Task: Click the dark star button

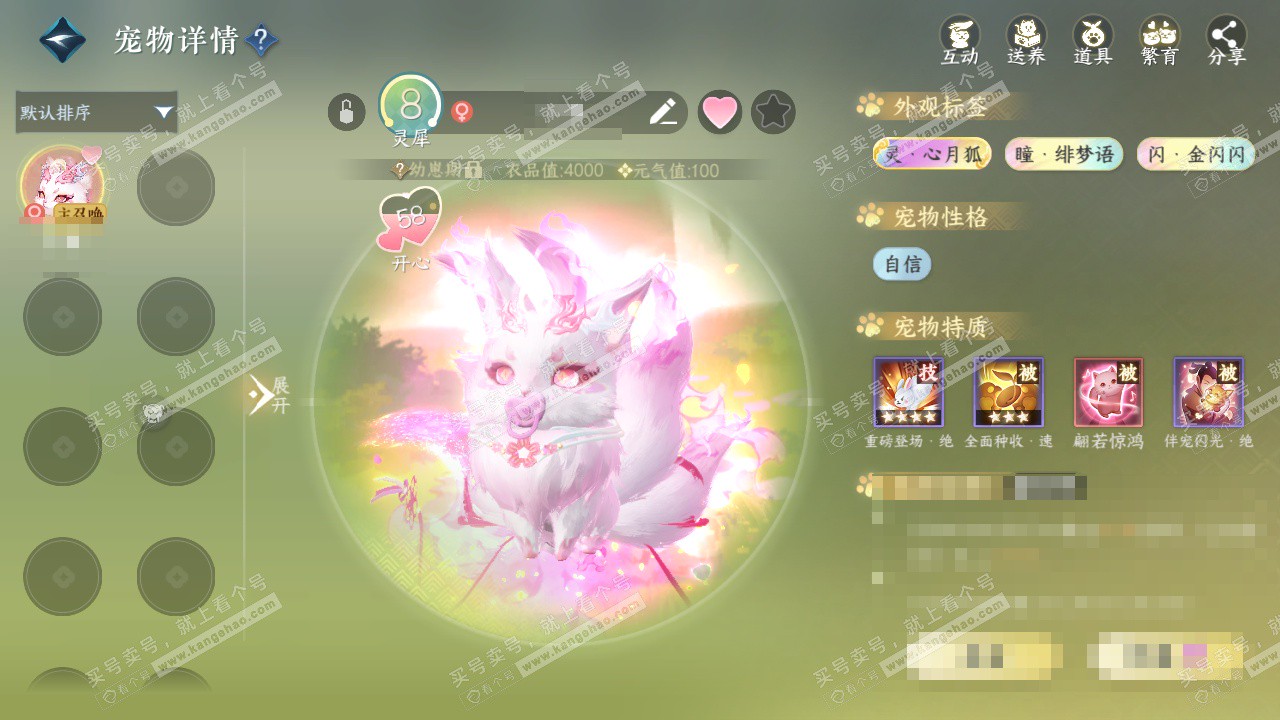Action: coord(773,112)
